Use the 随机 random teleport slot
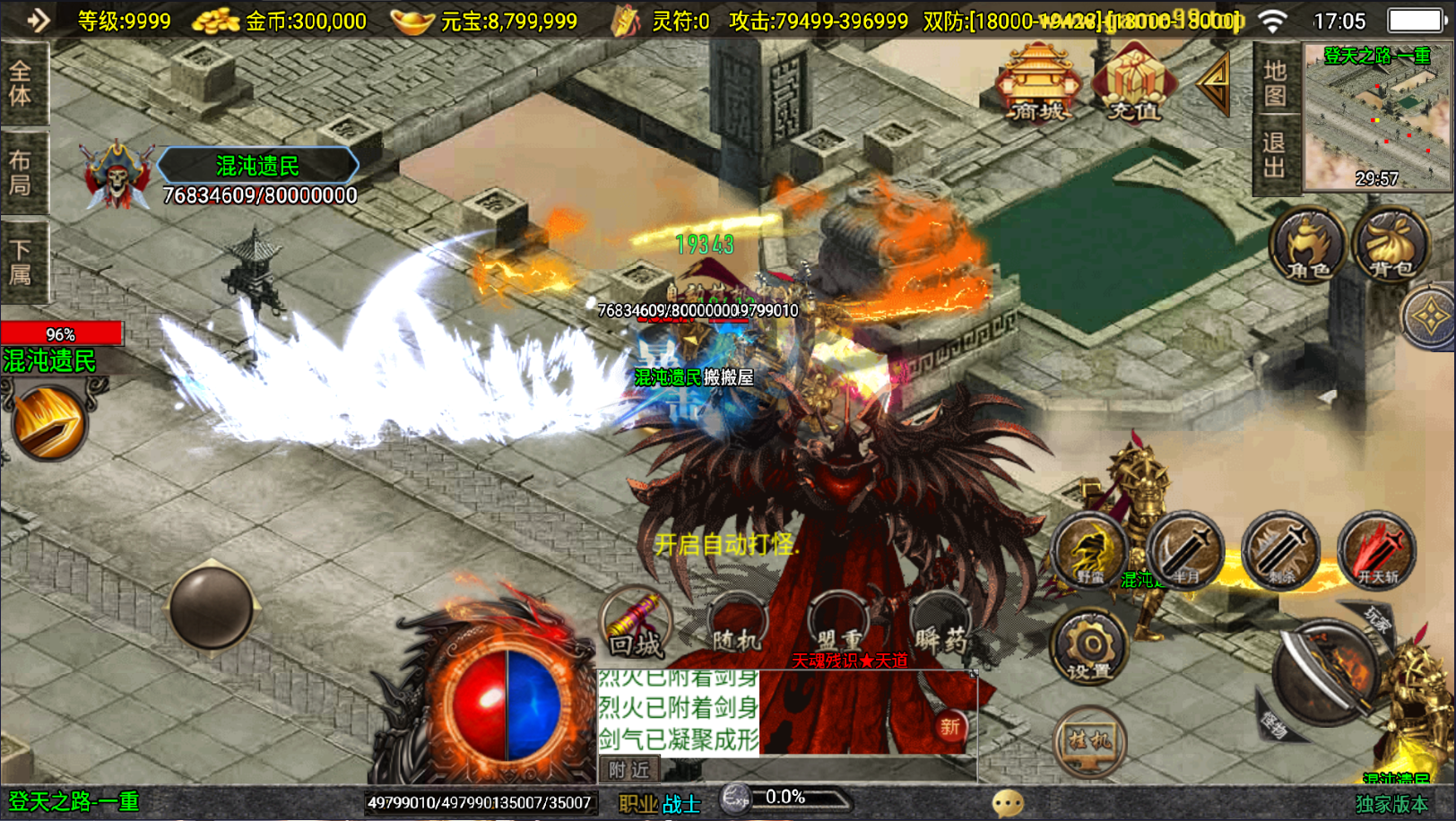This screenshot has width=1456, height=821. 737,626
